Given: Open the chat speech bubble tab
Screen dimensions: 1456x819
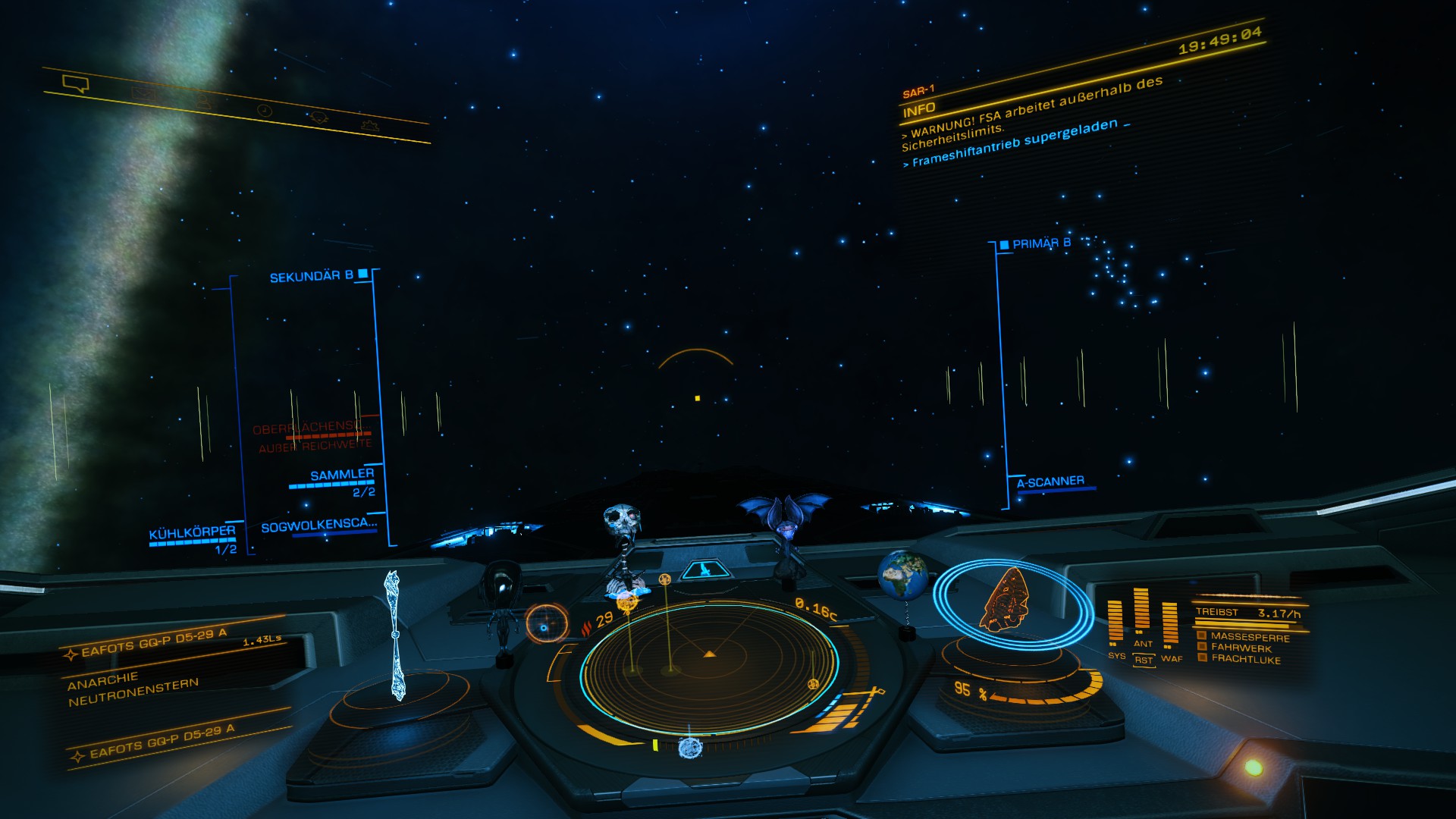Looking at the screenshot, I should (x=76, y=83).
